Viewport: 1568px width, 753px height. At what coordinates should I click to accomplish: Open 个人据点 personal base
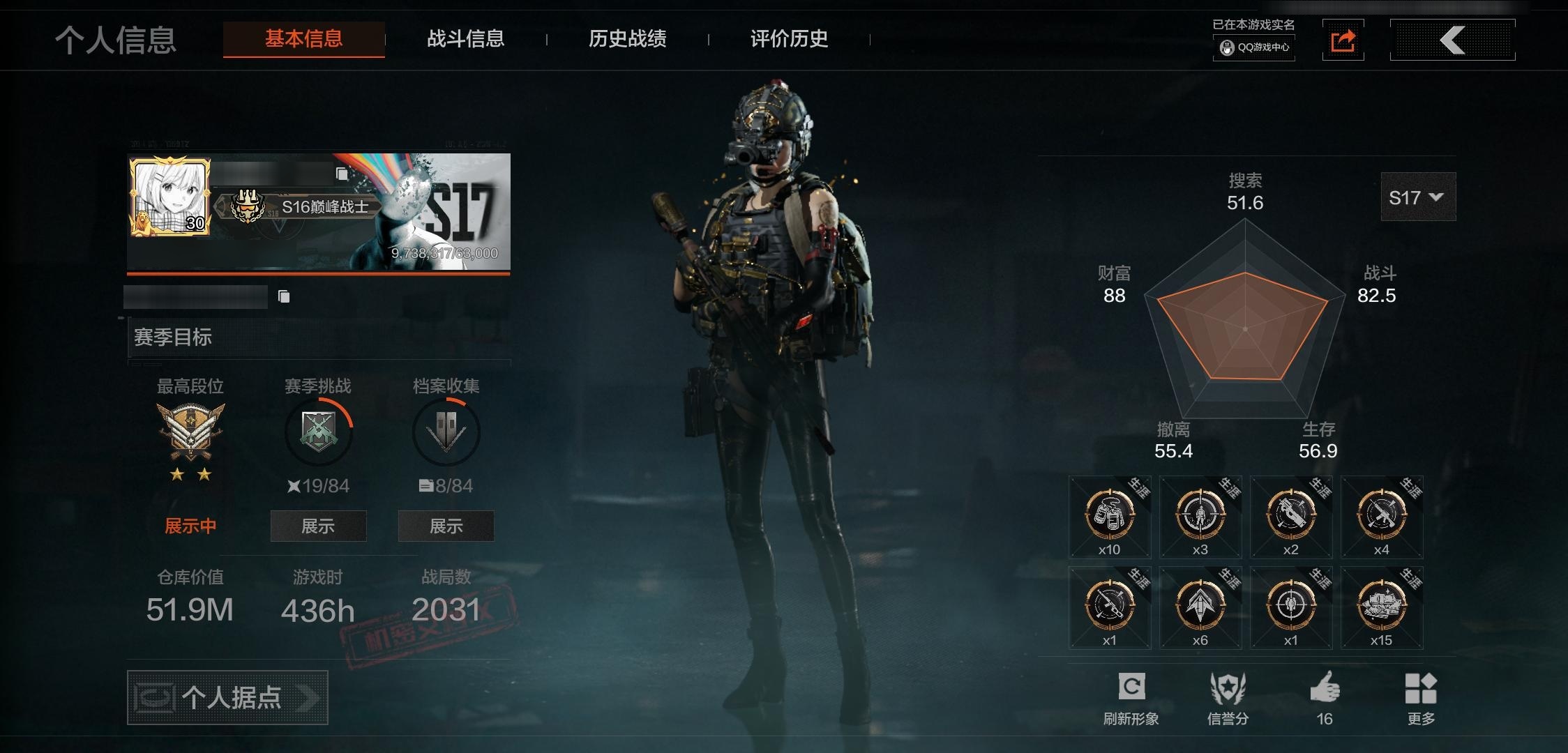pyautogui.click(x=227, y=697)
